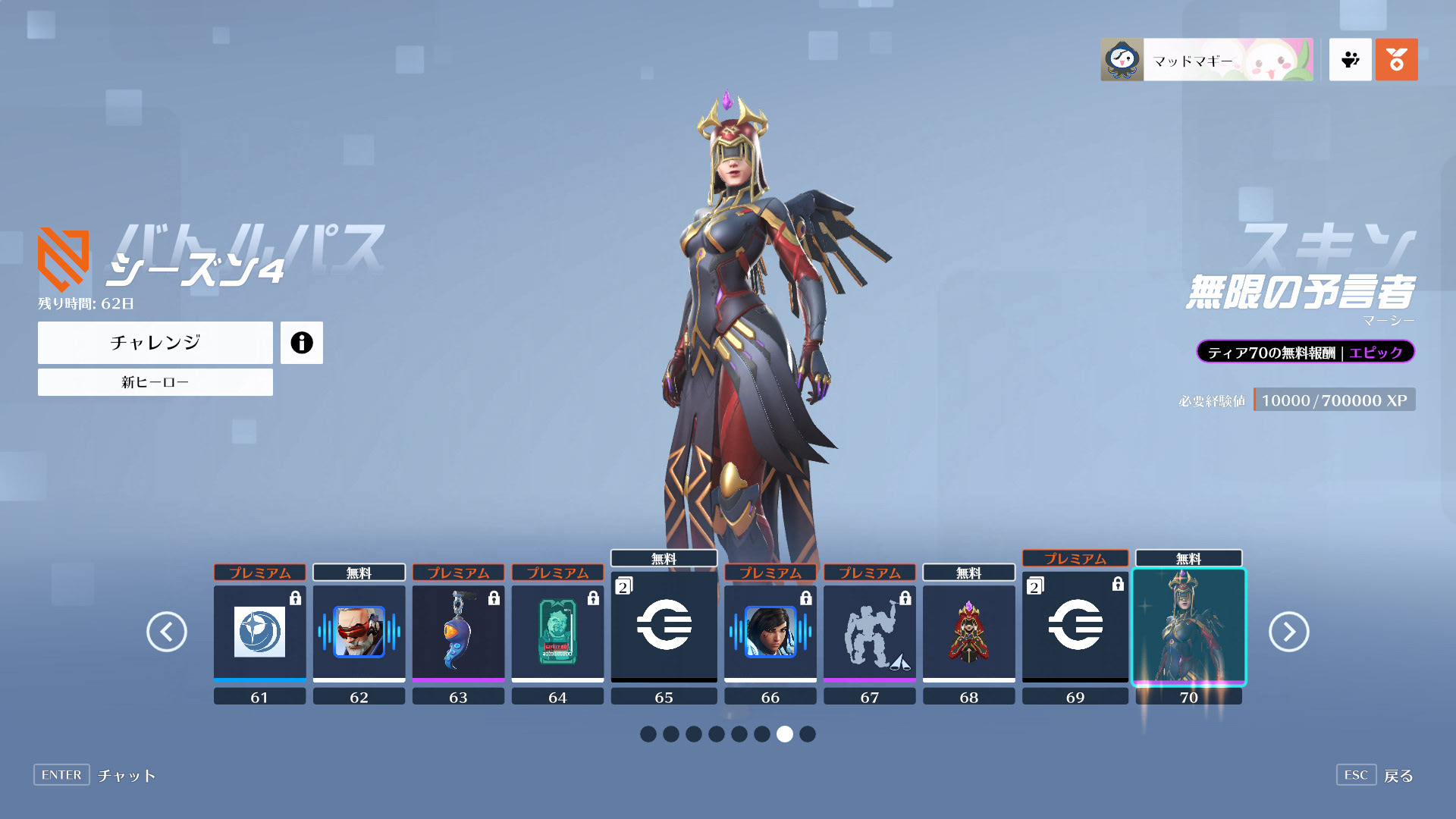
Task: Click the battle pass info icon
Action: tap(301, 343)
